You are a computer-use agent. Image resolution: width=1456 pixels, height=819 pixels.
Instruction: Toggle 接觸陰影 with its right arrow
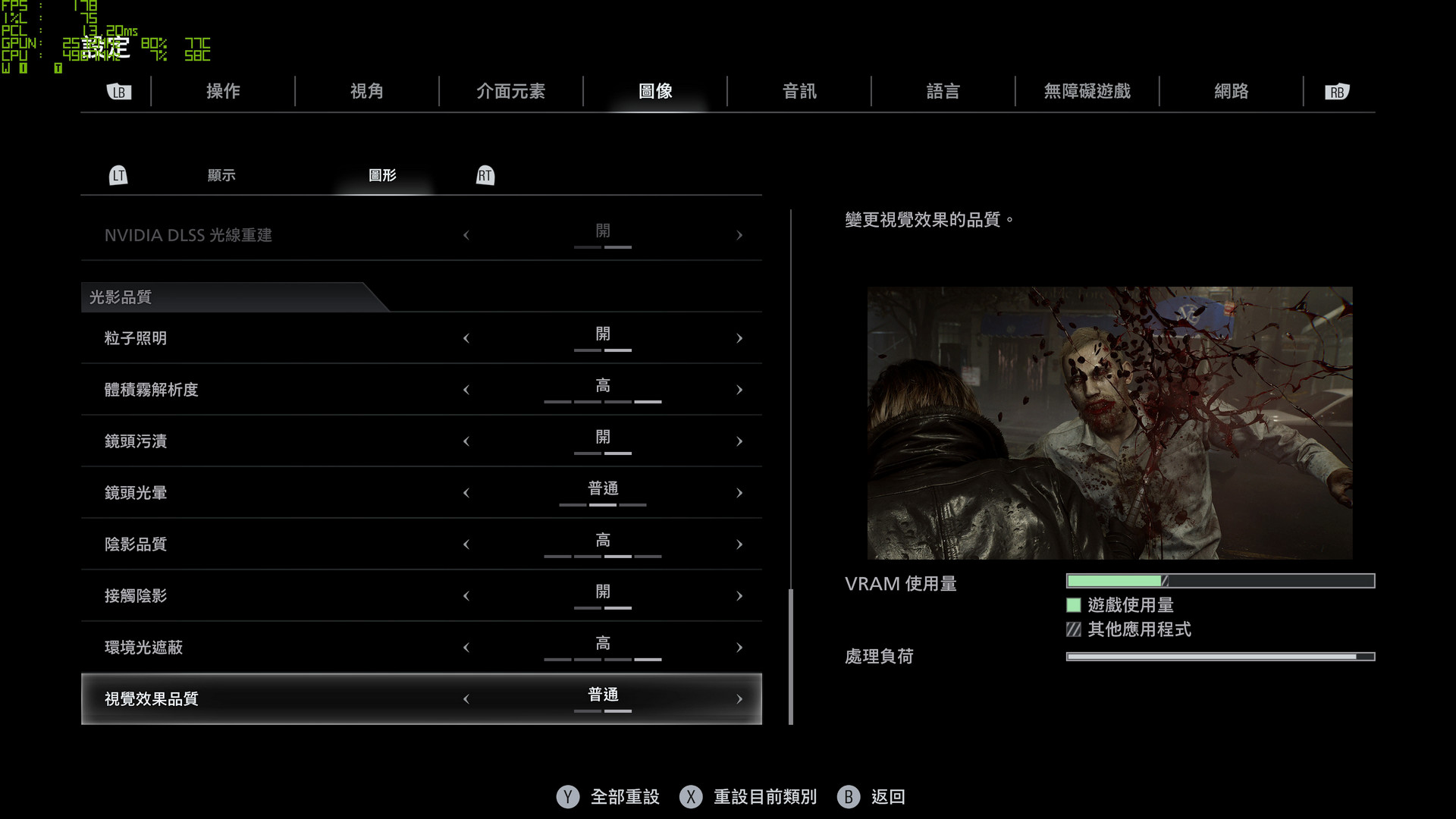(739, 597)
